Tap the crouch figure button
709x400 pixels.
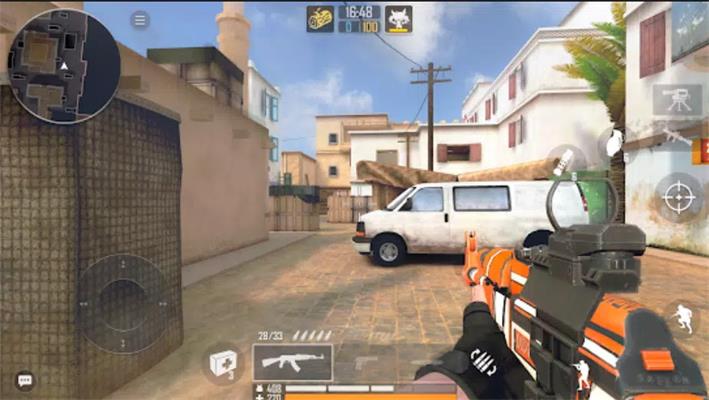583,378
